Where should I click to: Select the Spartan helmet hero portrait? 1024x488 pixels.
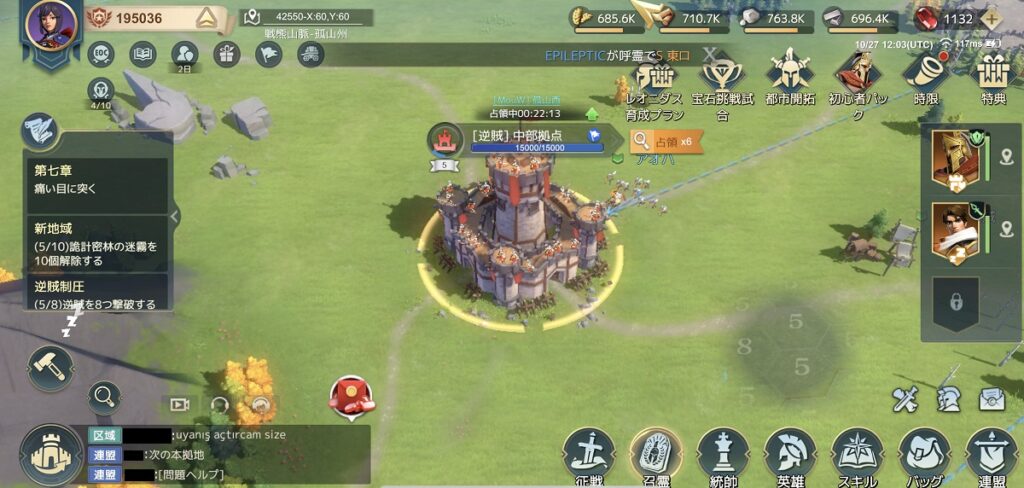point(953,158)
